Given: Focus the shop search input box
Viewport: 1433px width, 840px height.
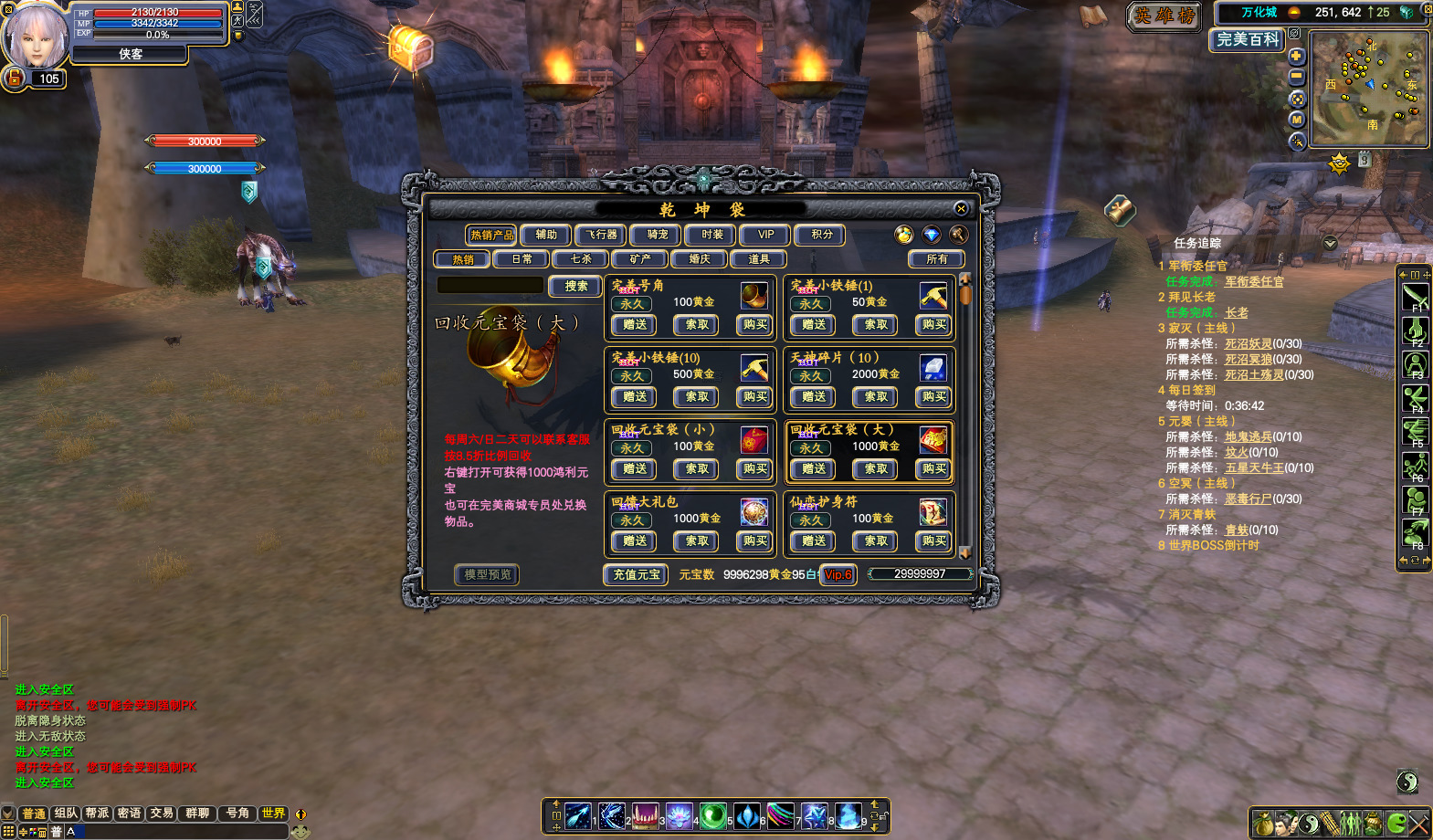Looking at the screenshot, I should pyautogui.click(x=490, y=286).
